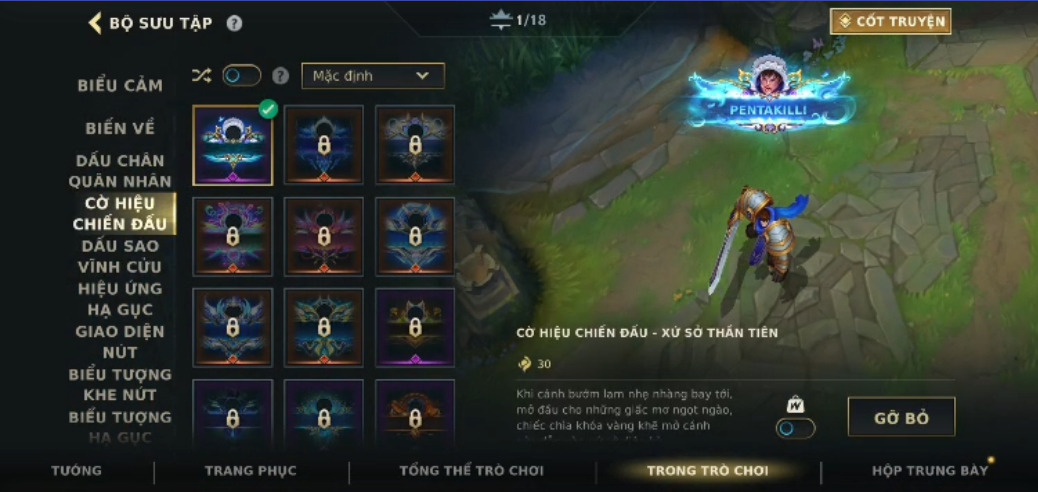
Task: Switch to the Trang Phục tab
Action: (250, 470)
